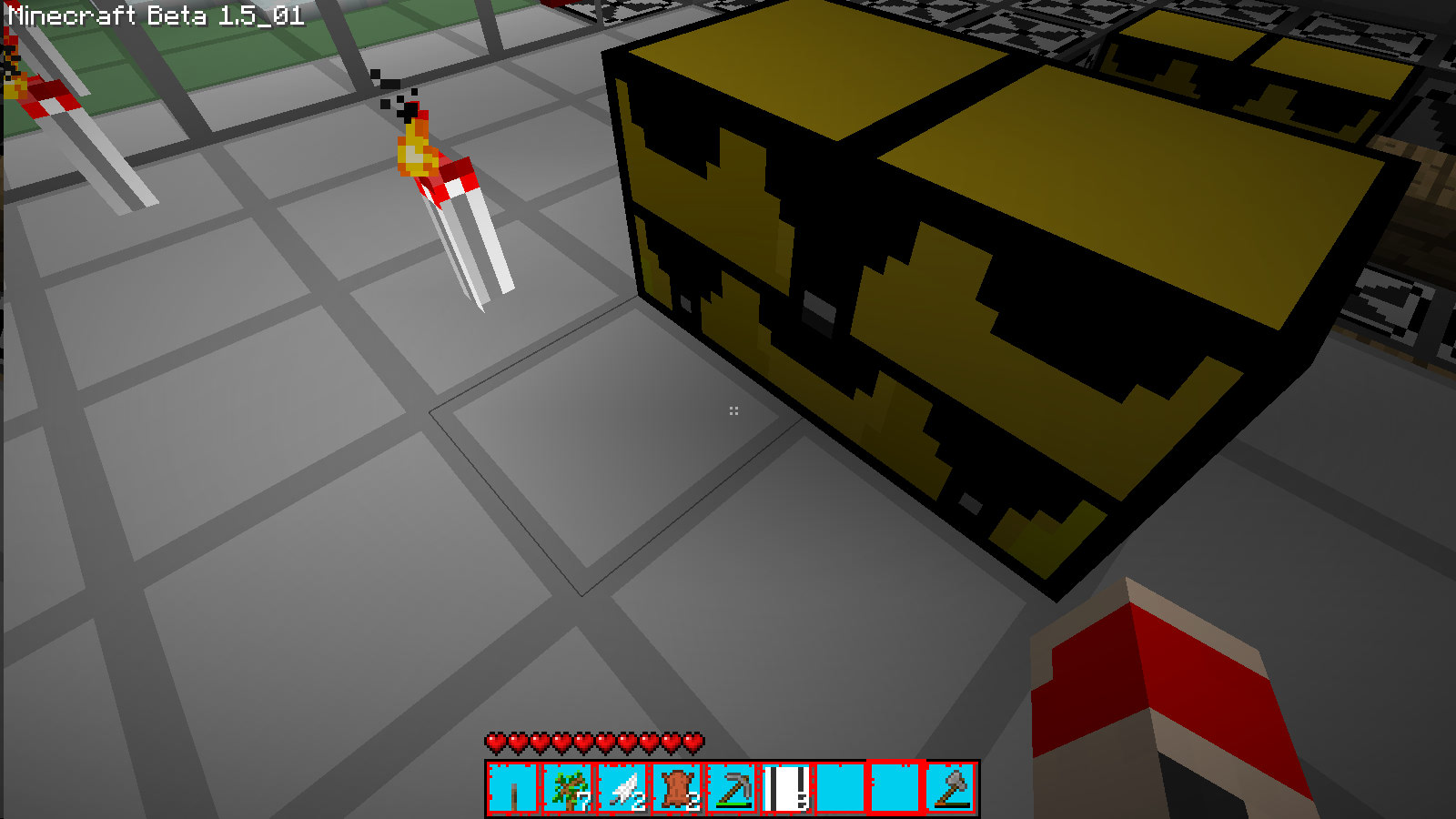Image resolution: width=1456 pixels, height=819 pixels.
Task: Click the leftmost heart in the health bar
Action: point(494,743)
